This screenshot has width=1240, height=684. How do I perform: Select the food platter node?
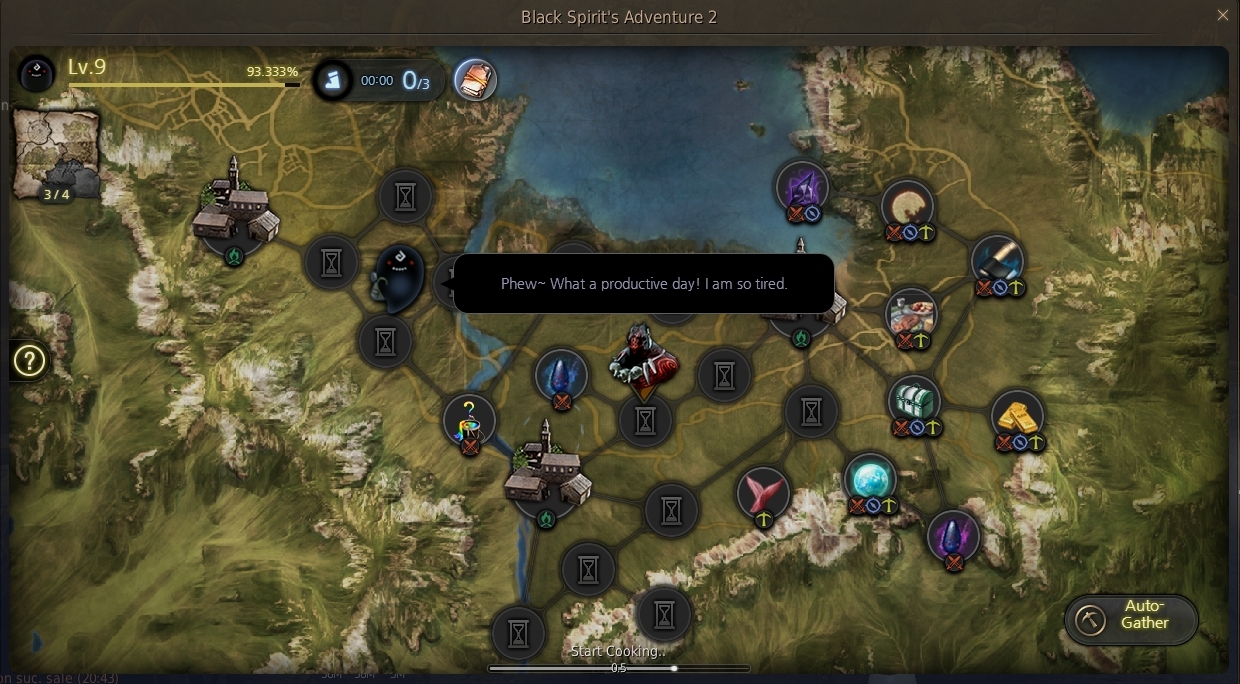[911, 314]
